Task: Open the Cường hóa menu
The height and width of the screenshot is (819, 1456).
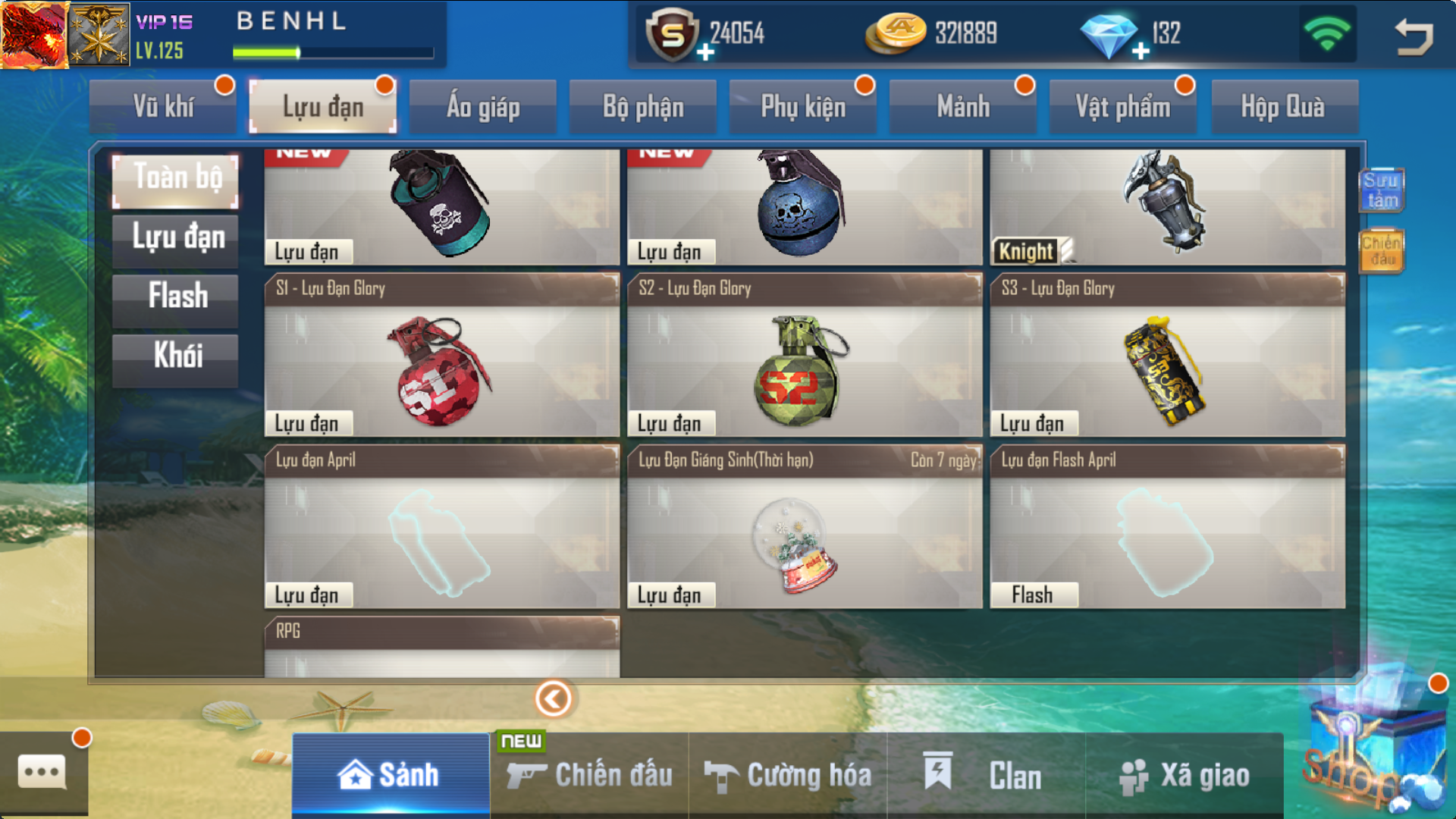Action: [x=789, y=775]
